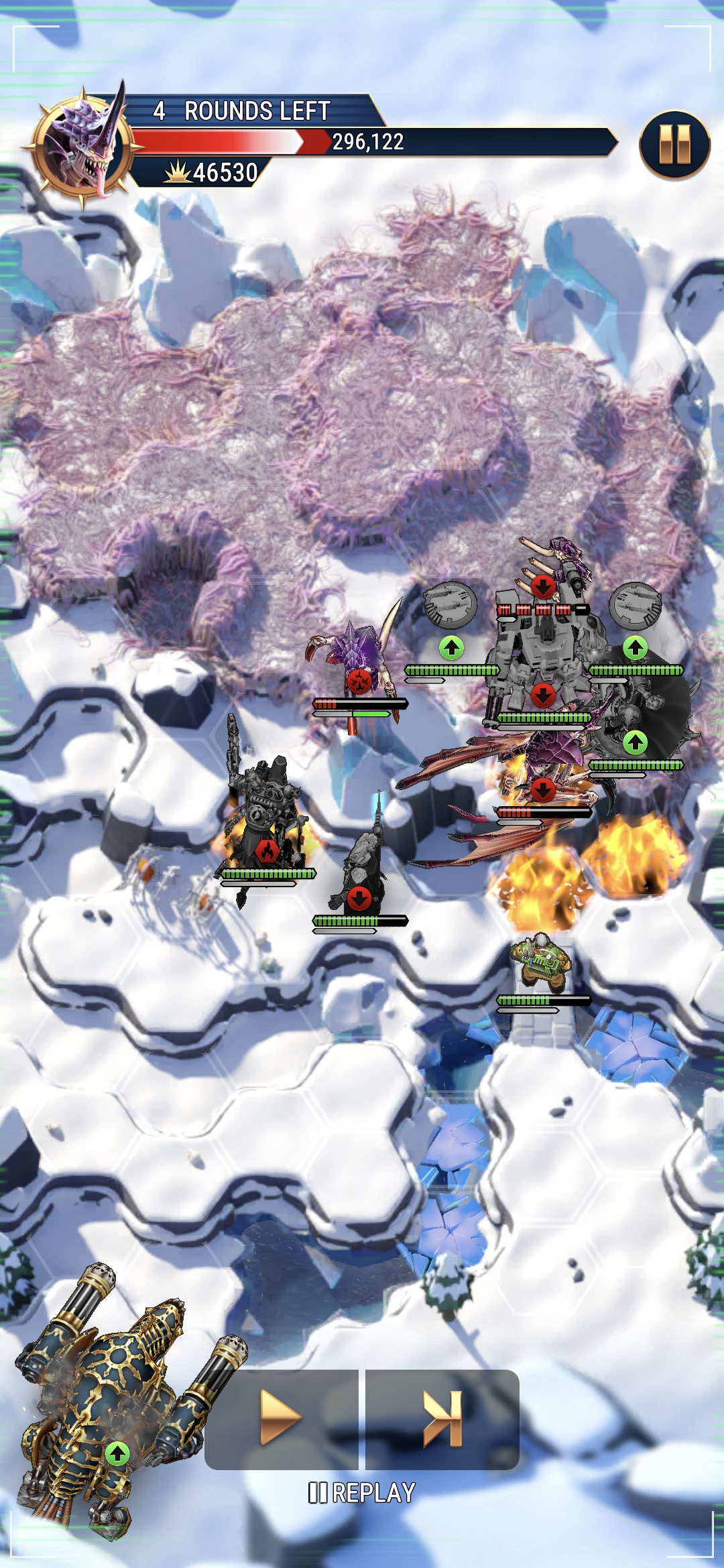Play the replay with the arrow button
Image resolution: width=724 pixels, height=1568 pixels.
[x=281, y=1418]
